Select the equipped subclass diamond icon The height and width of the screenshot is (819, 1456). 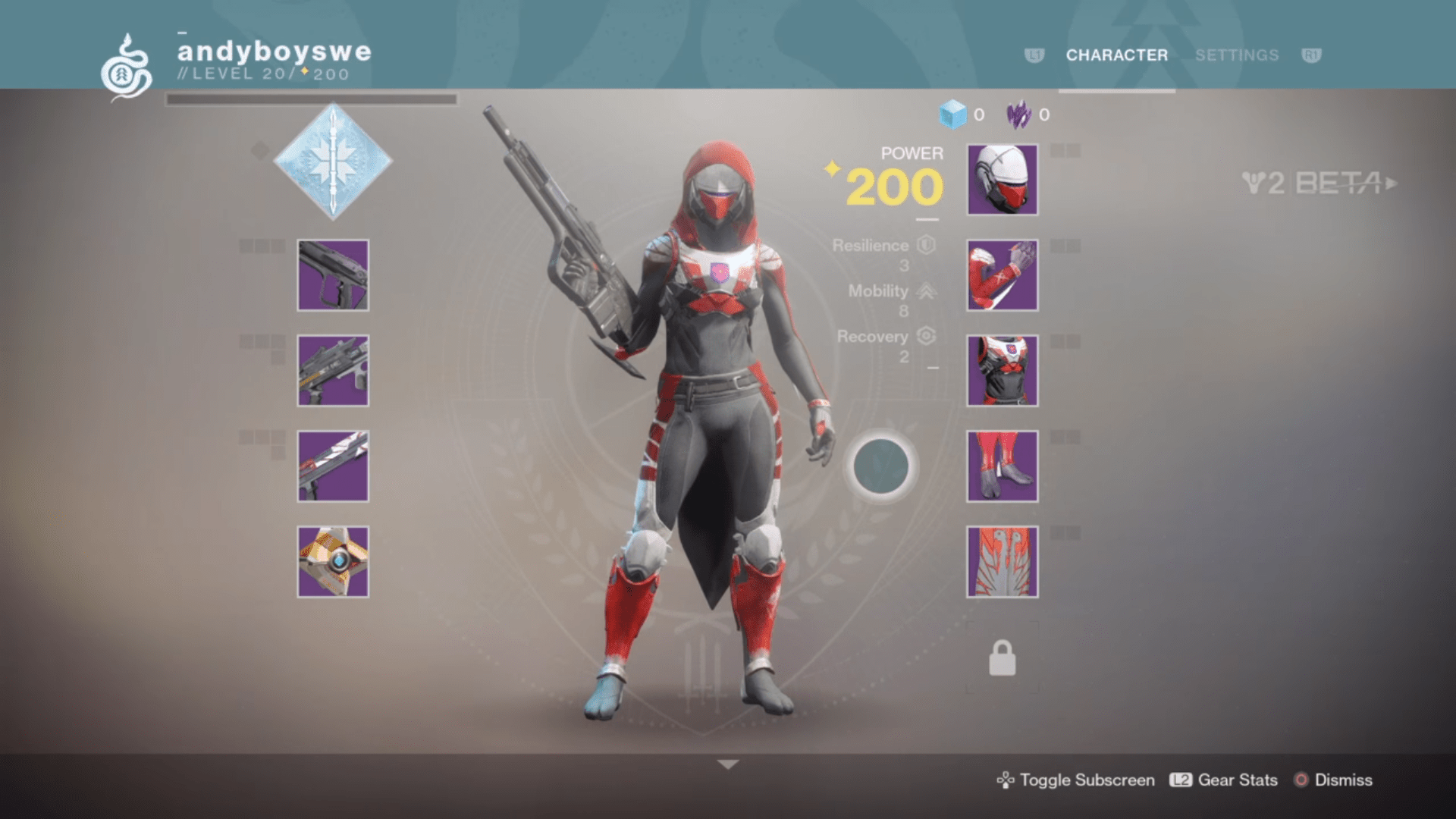point(333,165)
